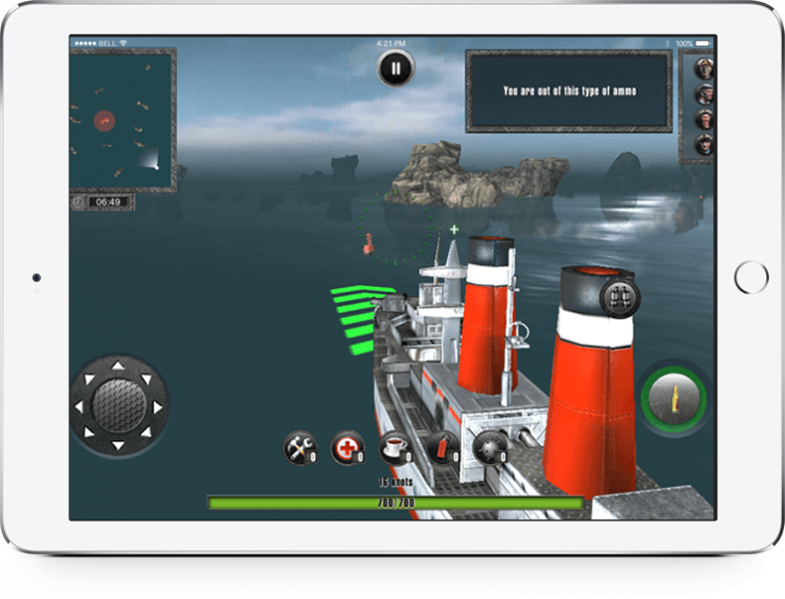Screen dimensions: 785x599
Task: Fire the main gun with the bullet button
Action: tap(673, 398)
